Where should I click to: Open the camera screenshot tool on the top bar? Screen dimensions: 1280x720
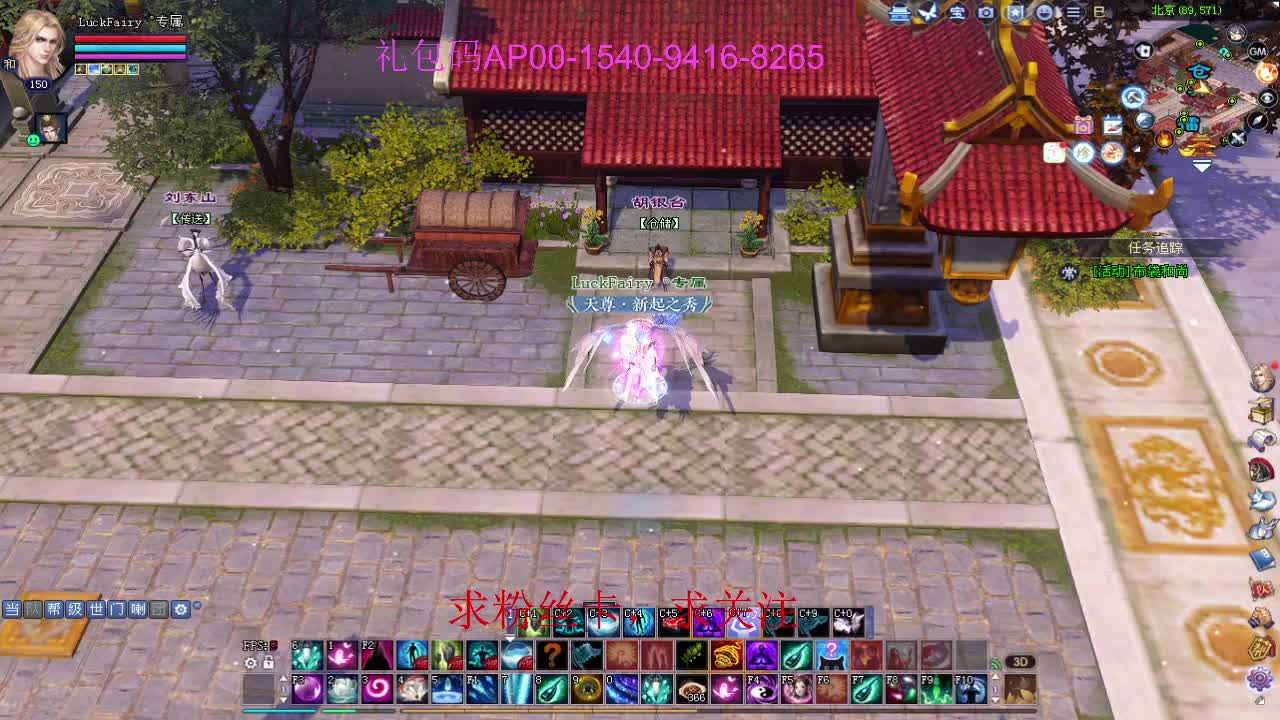(x=985, y=13)
